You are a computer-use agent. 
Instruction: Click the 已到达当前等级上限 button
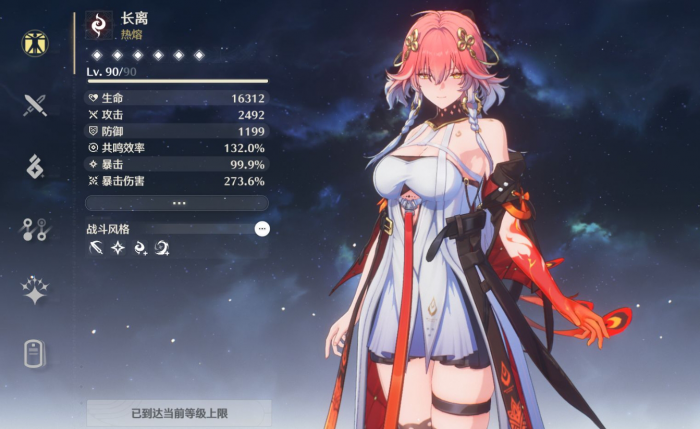179,412
